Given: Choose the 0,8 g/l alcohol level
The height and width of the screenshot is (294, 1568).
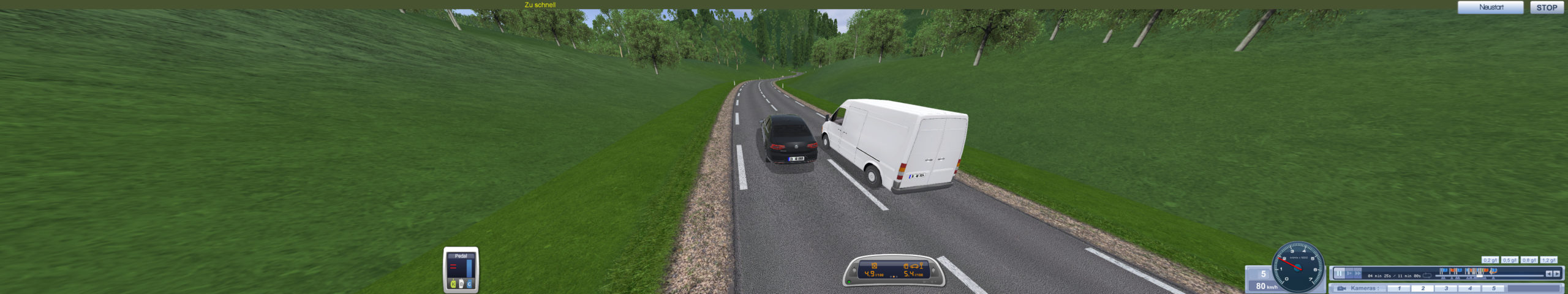Looking at the screenshot, I should coord(1529,260).
